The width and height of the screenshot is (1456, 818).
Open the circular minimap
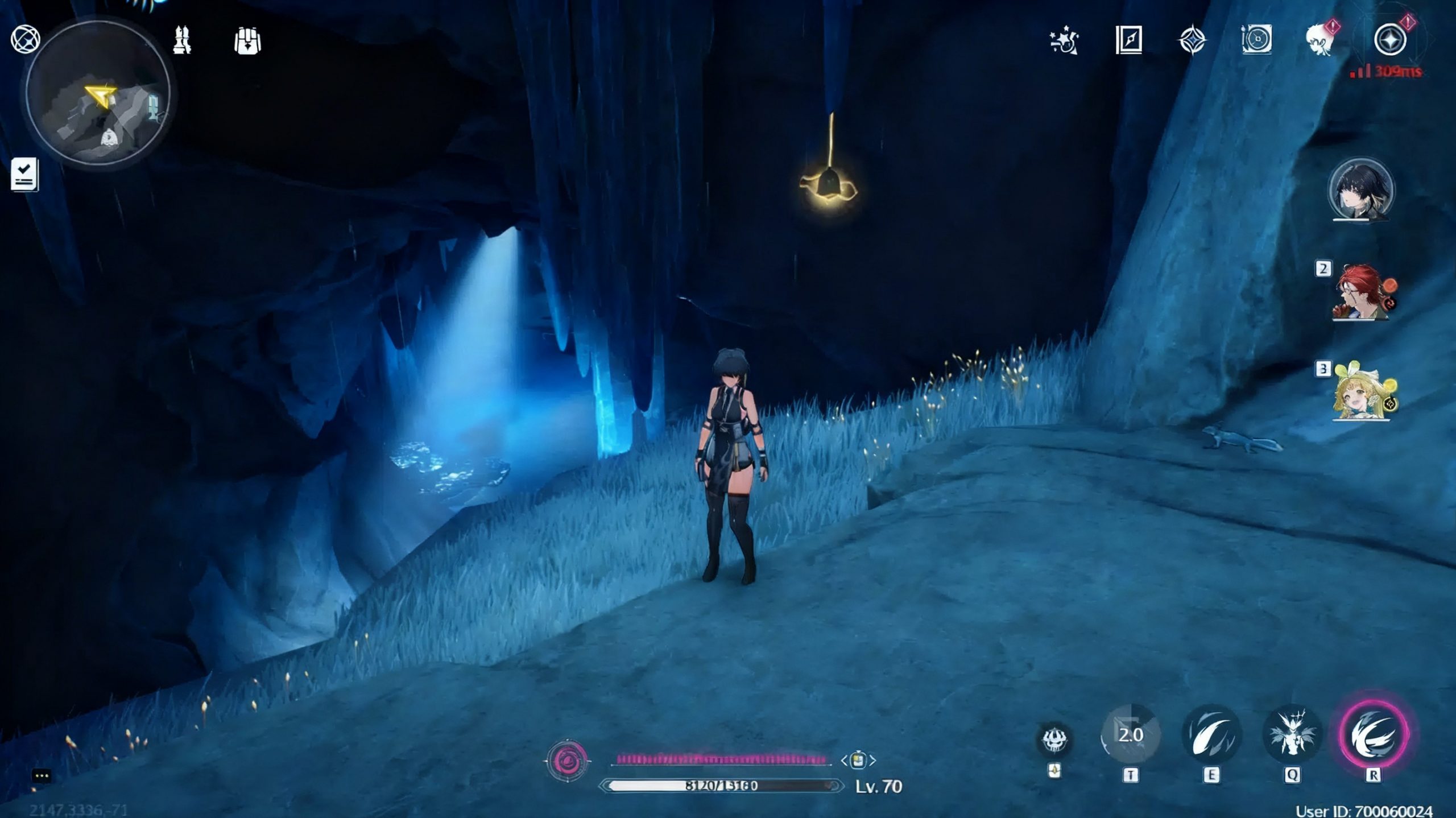[98, 94]
